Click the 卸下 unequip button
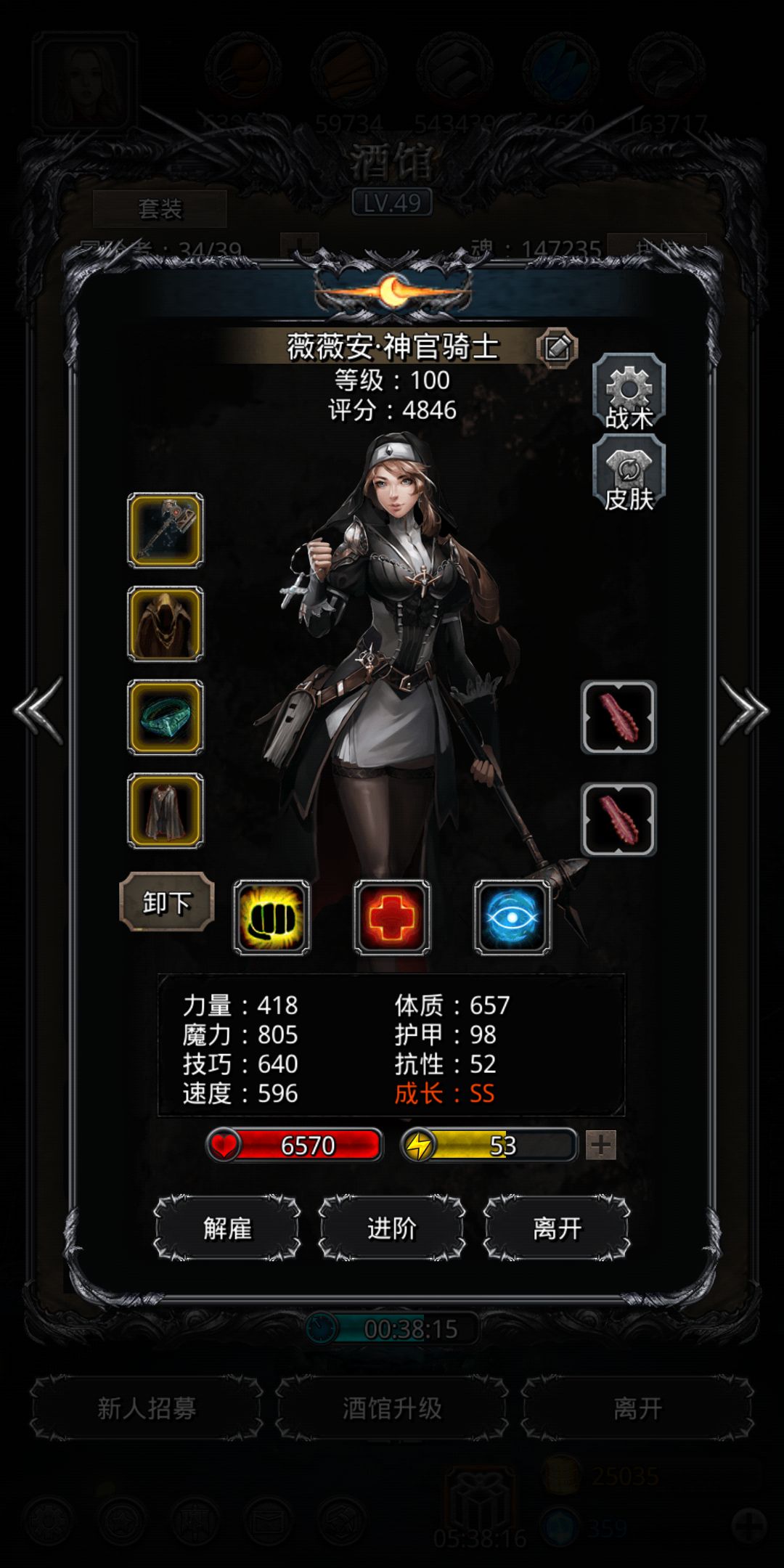This screenshot has width=784, height=1568. pos(167,902)
